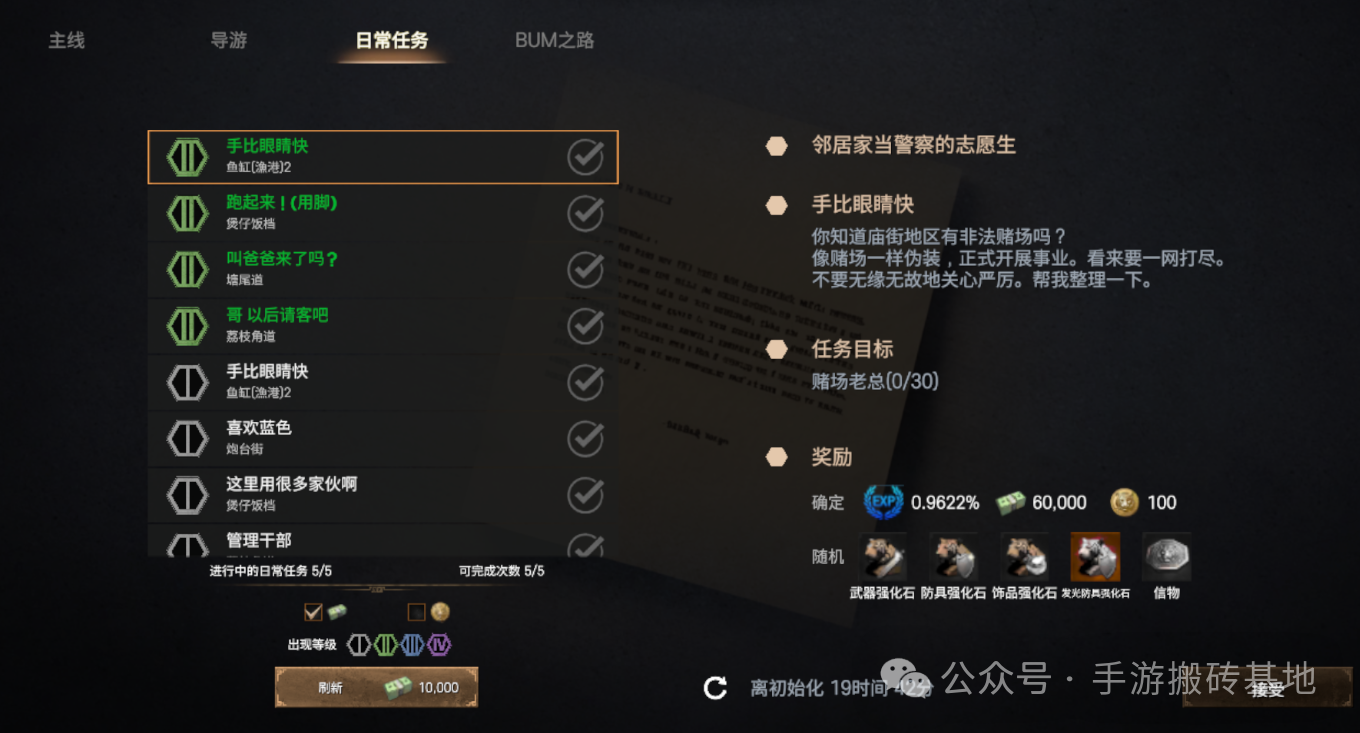Toggle the grade III blue hexagon filter
Image resolution: width=1360 pixels, height=733 pixels.
coord(411,645)
